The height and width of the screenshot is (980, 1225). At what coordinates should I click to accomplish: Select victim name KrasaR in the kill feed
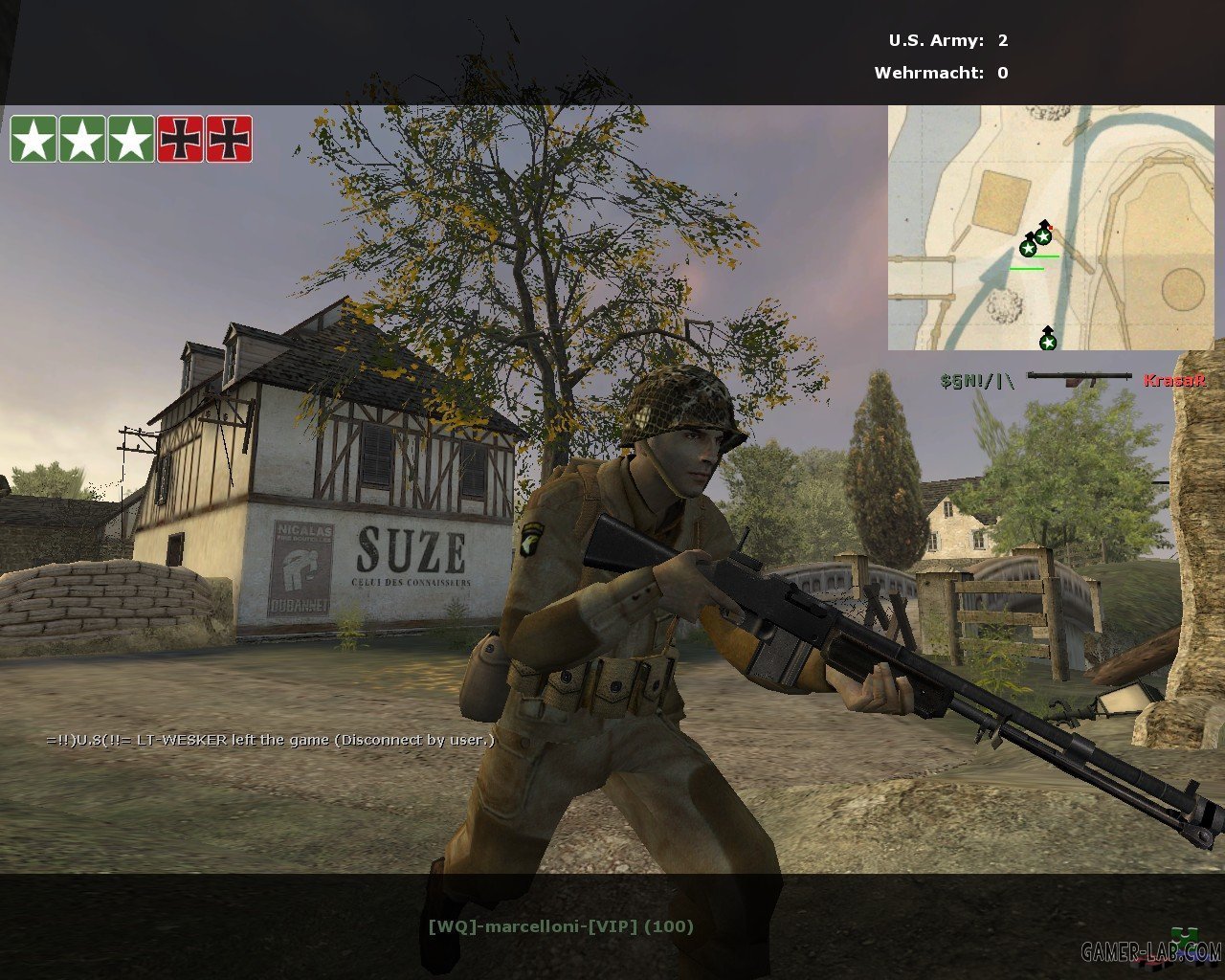pos(1173,380)
